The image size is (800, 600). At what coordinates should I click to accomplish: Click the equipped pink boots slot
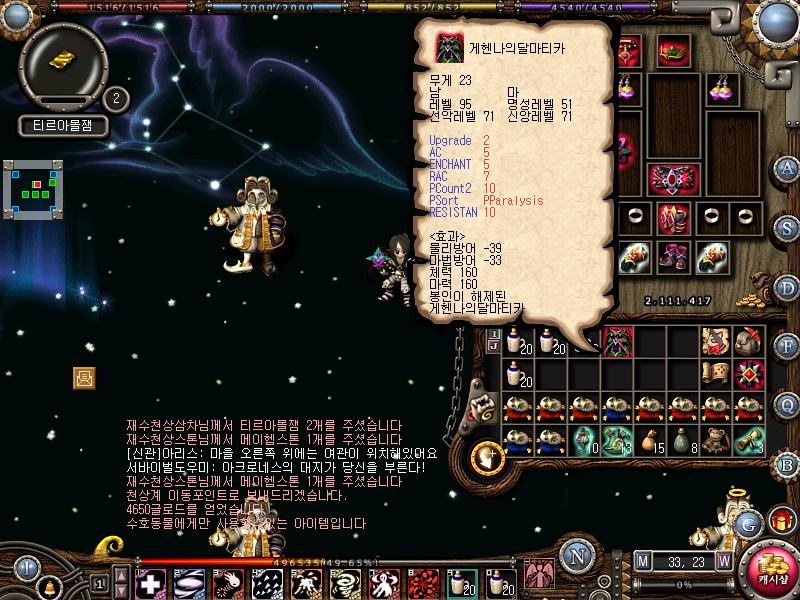click(x=673, y=257)
